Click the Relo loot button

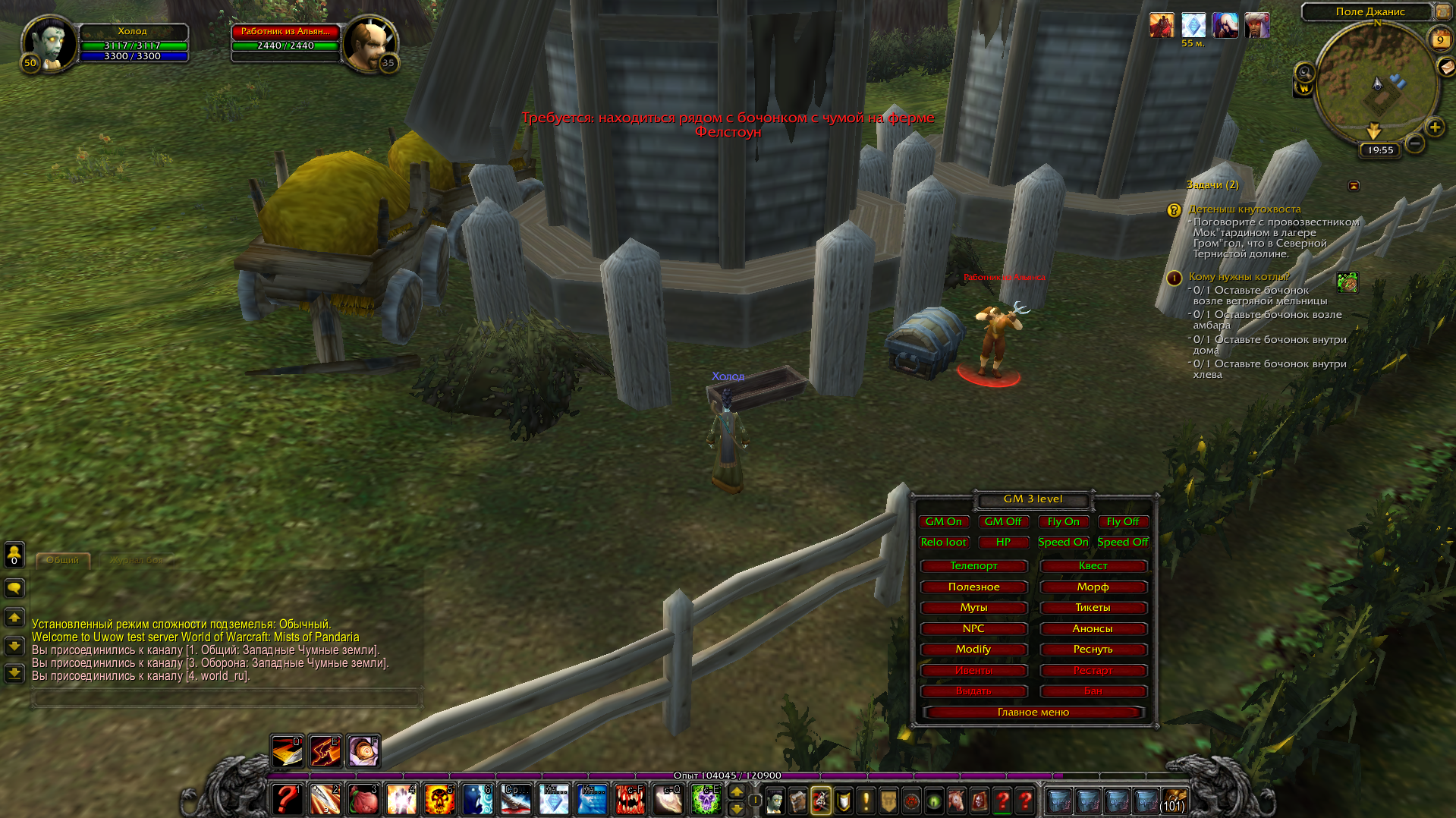[943, 542]
